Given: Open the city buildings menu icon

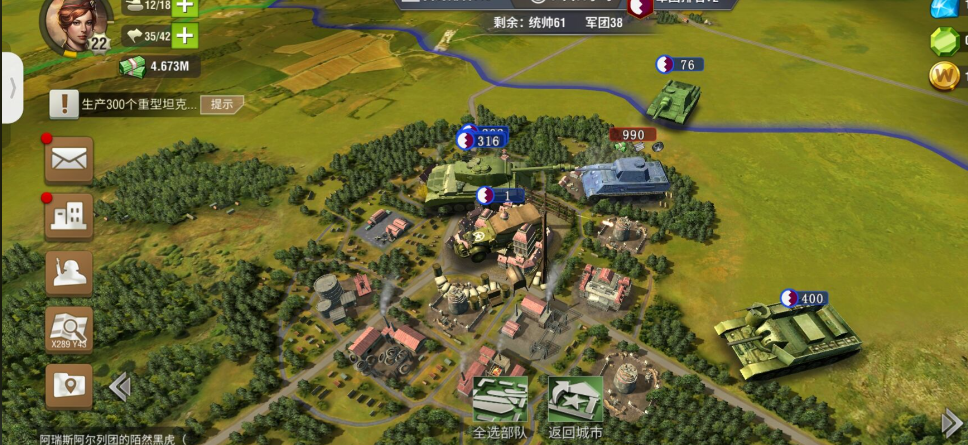Looking at the screenshot, I should click(x=69, y=216).
